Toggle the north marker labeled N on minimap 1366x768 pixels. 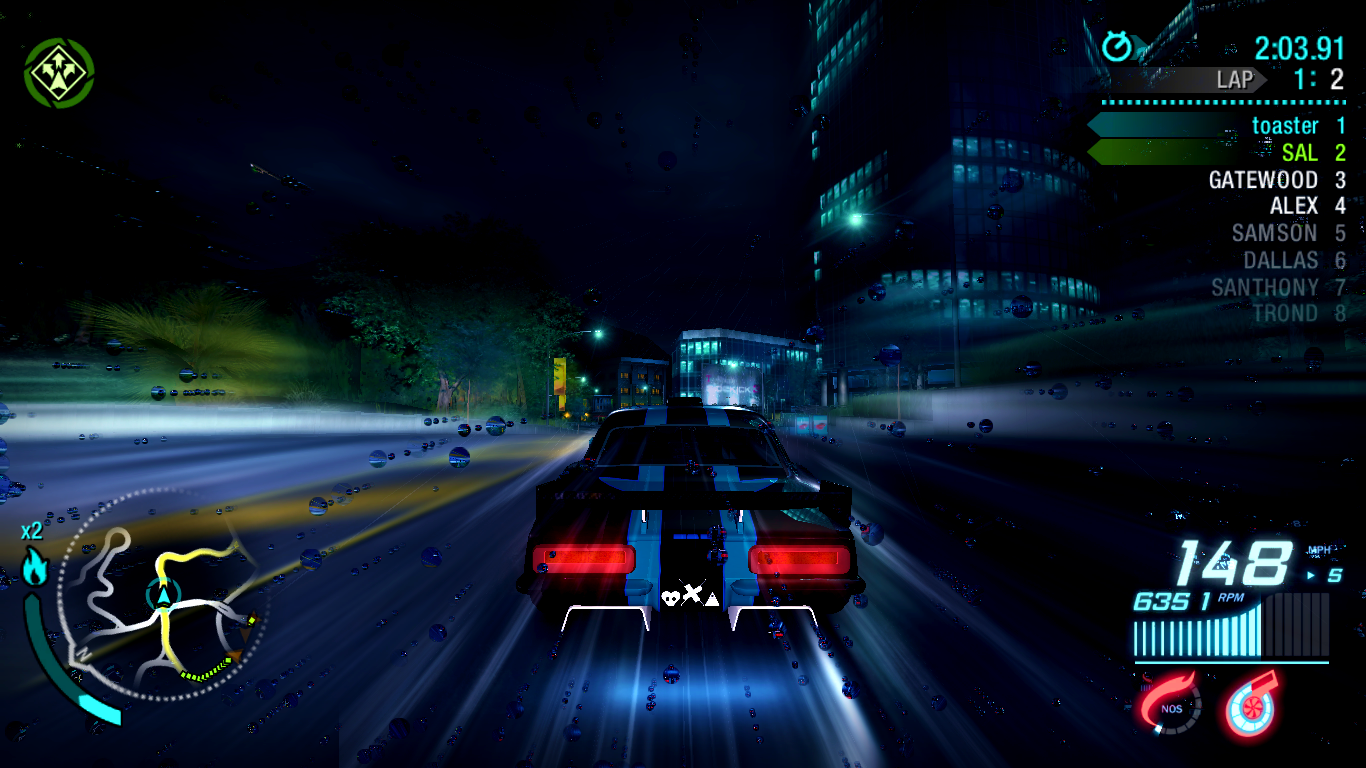pos(82,652)
